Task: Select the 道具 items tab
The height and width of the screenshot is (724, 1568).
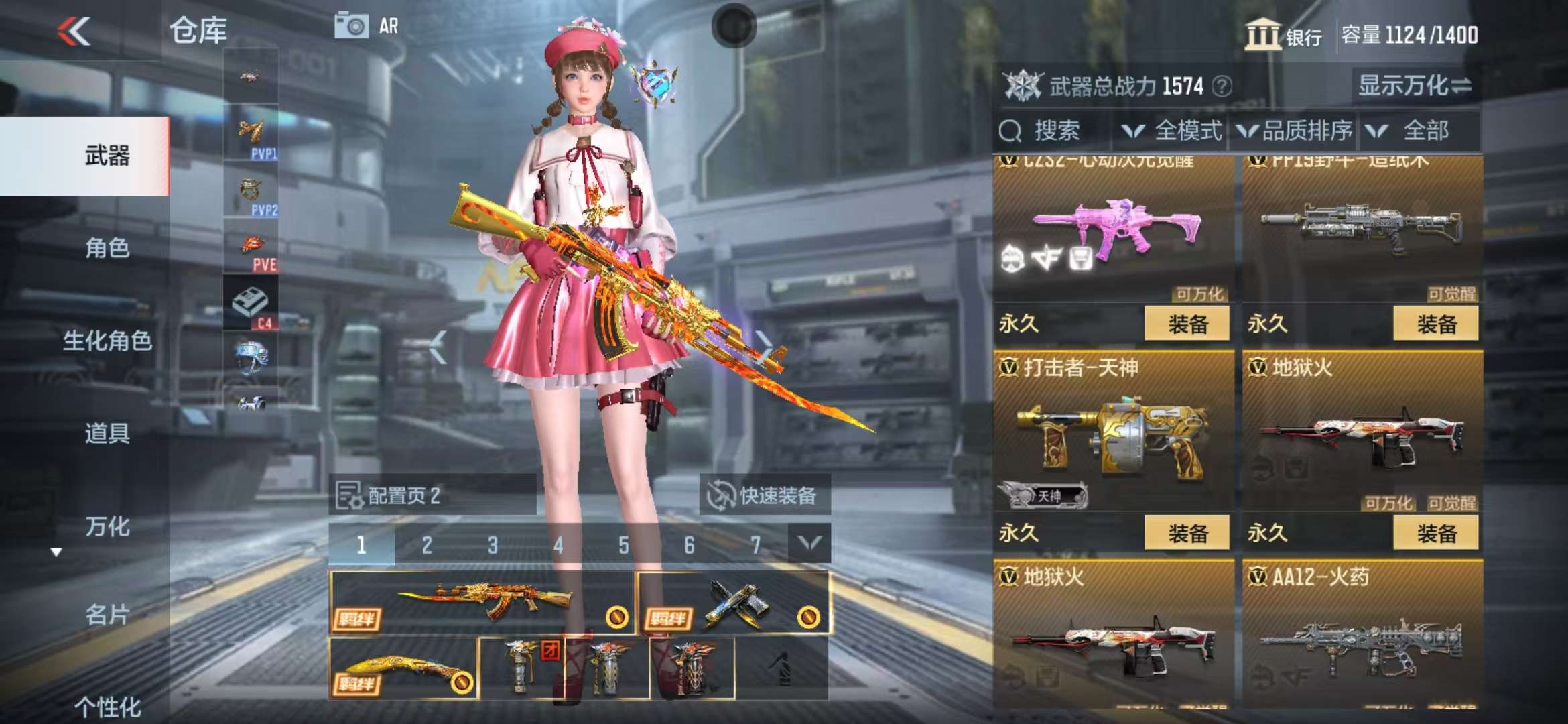Action: [107, 434]
